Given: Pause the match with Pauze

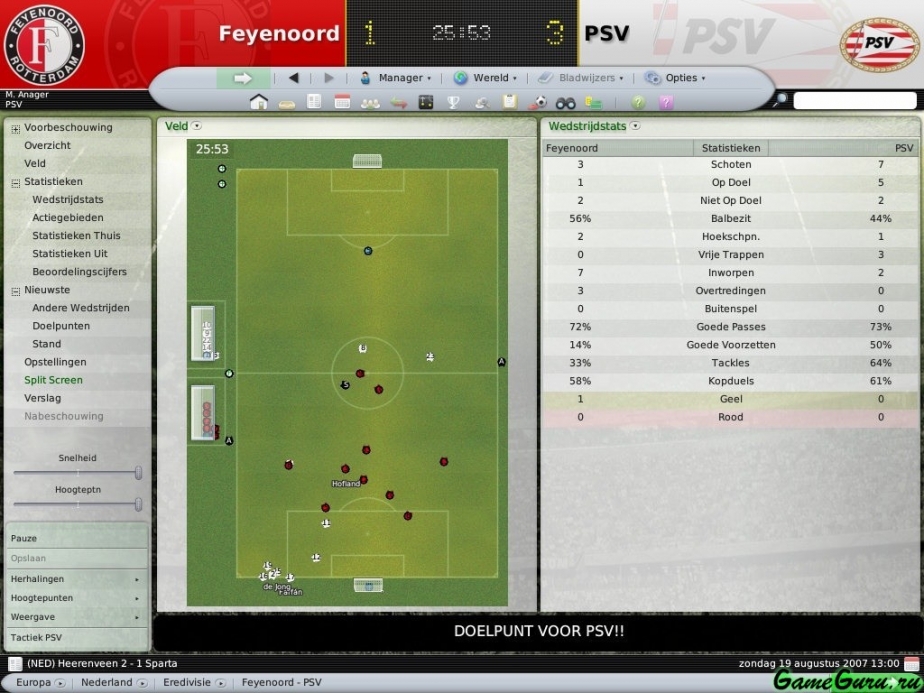Looking at the screenshot, I should coord(24,539).
